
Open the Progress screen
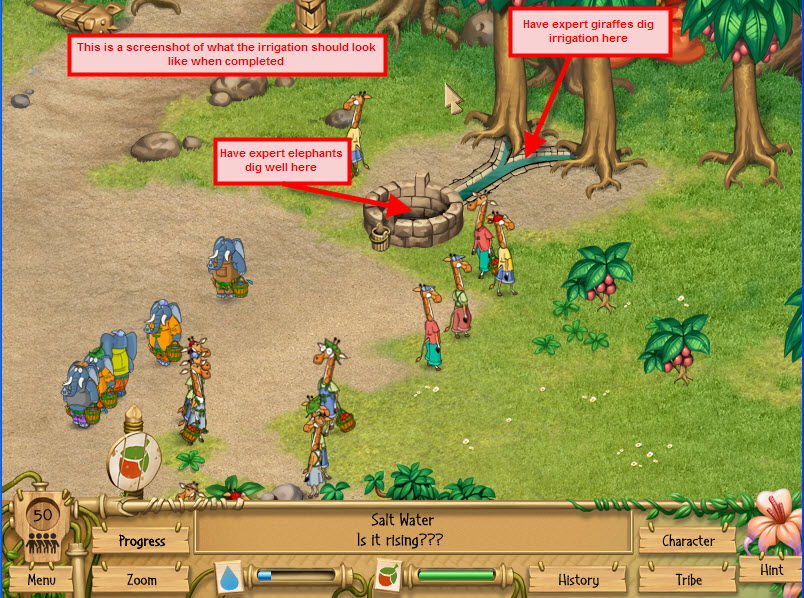click(141, 541)
